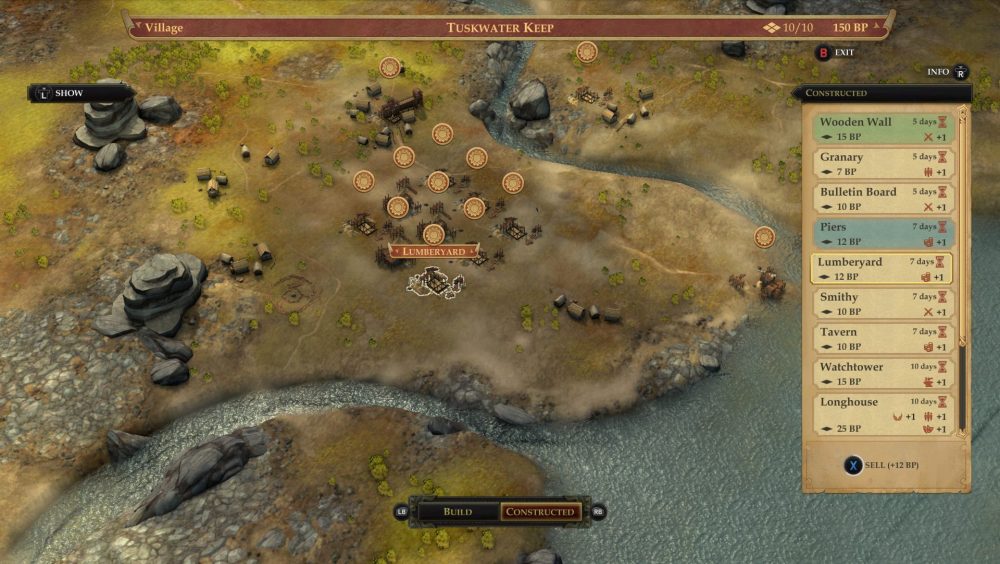Select the Longhouse building entry
The image size is (1000, 564).
click(x=880, y=414)
